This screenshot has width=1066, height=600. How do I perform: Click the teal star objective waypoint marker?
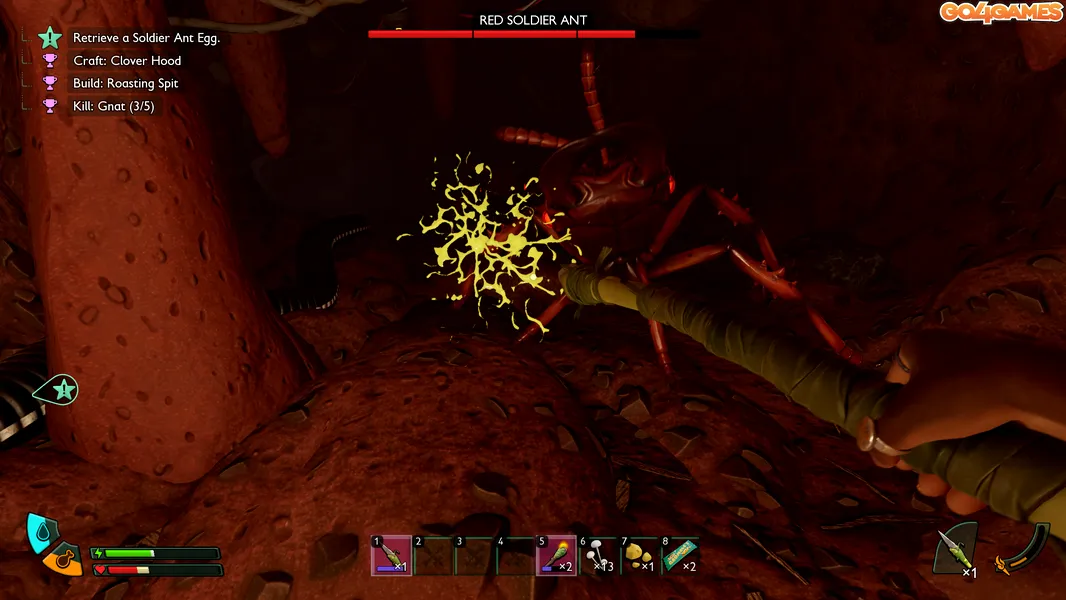(x=61, y=390)
